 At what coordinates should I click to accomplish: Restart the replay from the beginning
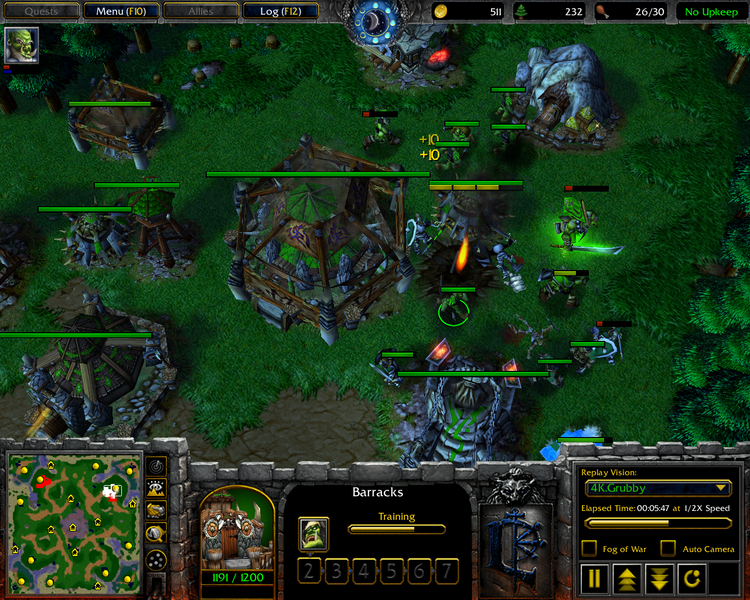(x=690, y=578)
